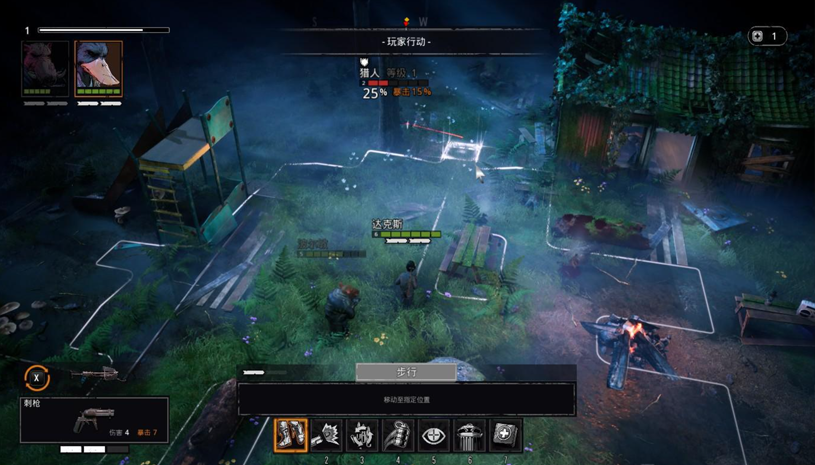Viewport: 815px width, 465px height.
Task: Use the medkit ability icon
Action: (506, 435)
